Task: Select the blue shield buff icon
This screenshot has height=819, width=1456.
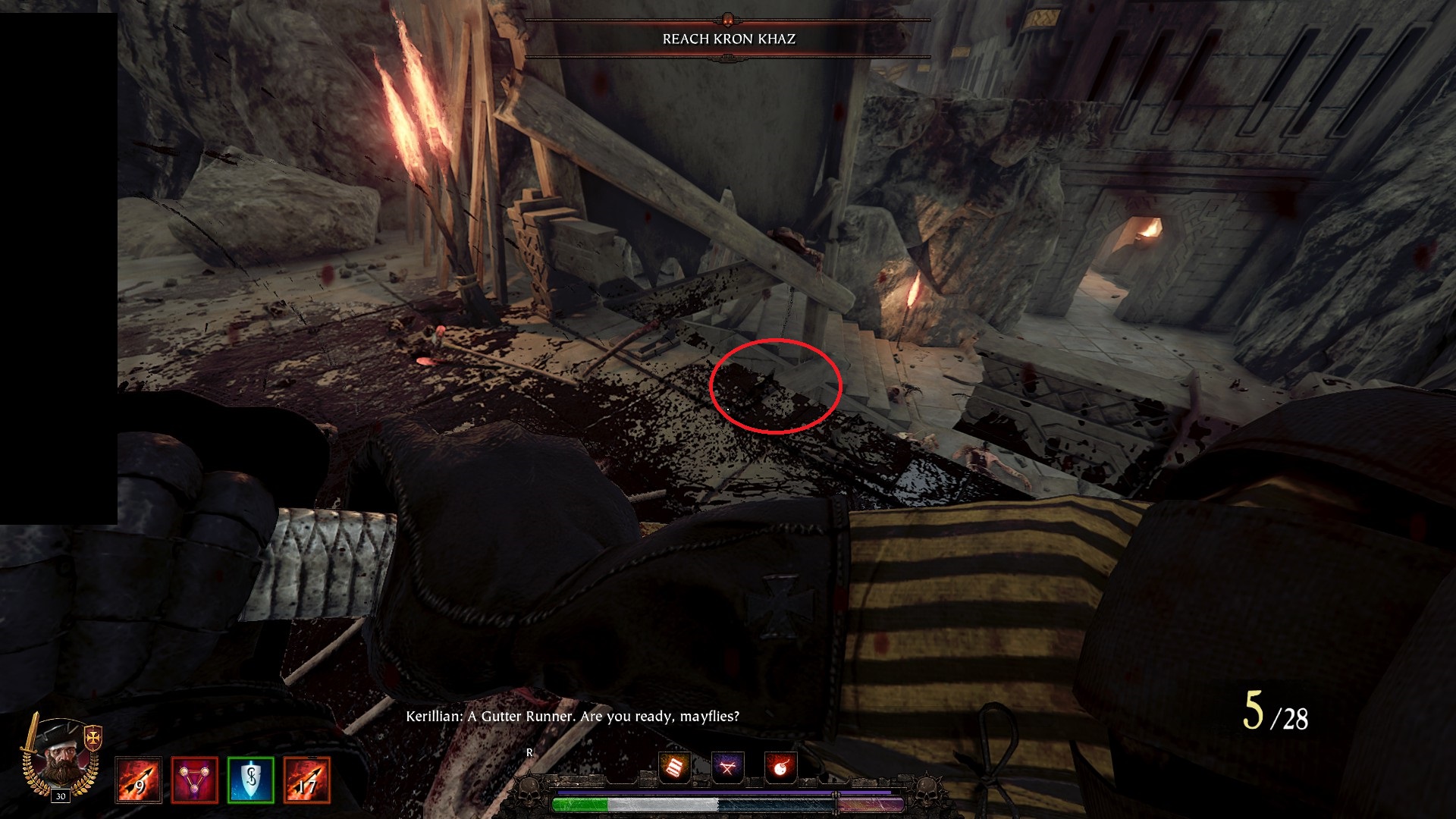Action: (250, 780)
